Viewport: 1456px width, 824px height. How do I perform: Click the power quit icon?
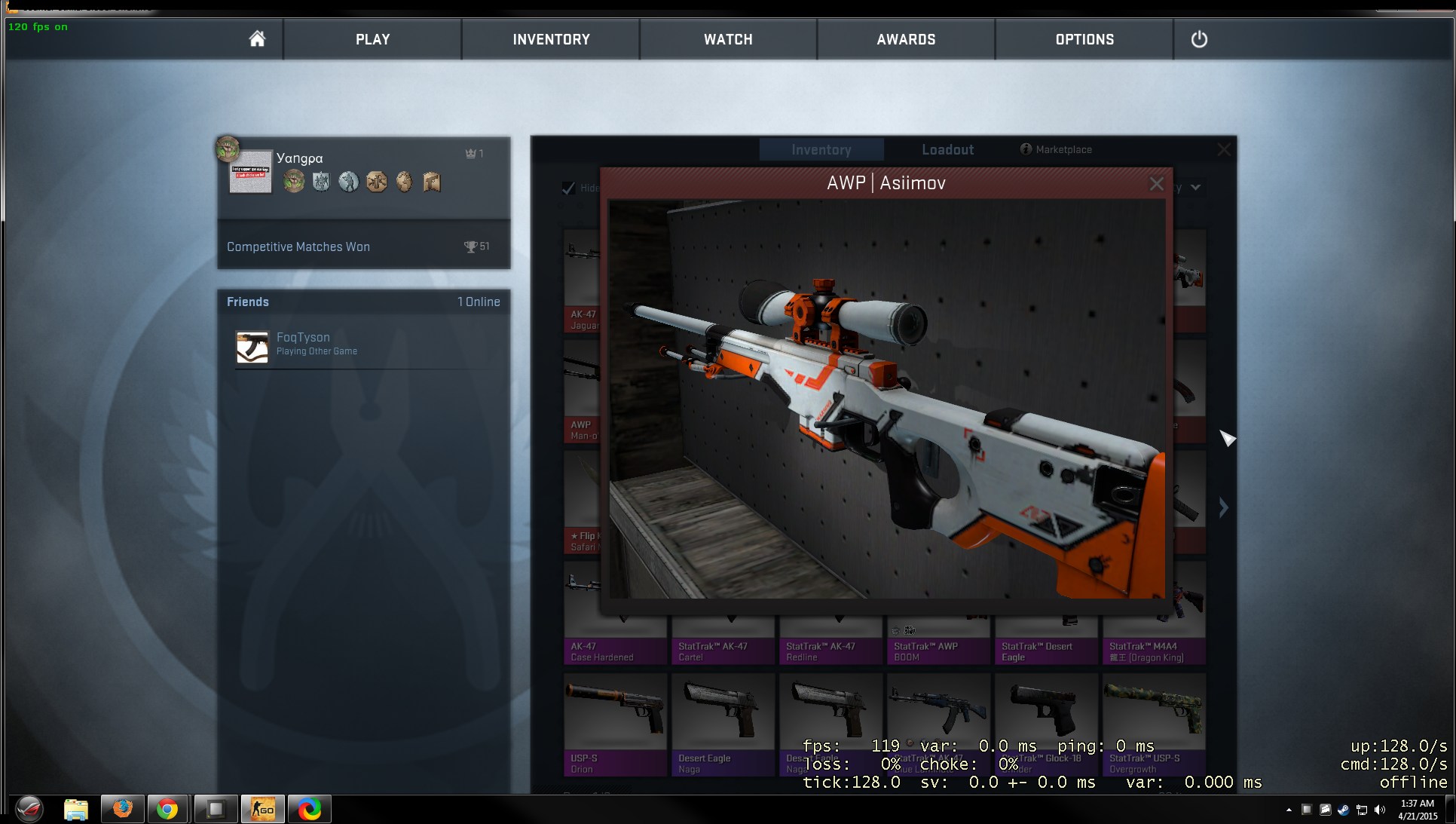click(x=1198, y=39)
